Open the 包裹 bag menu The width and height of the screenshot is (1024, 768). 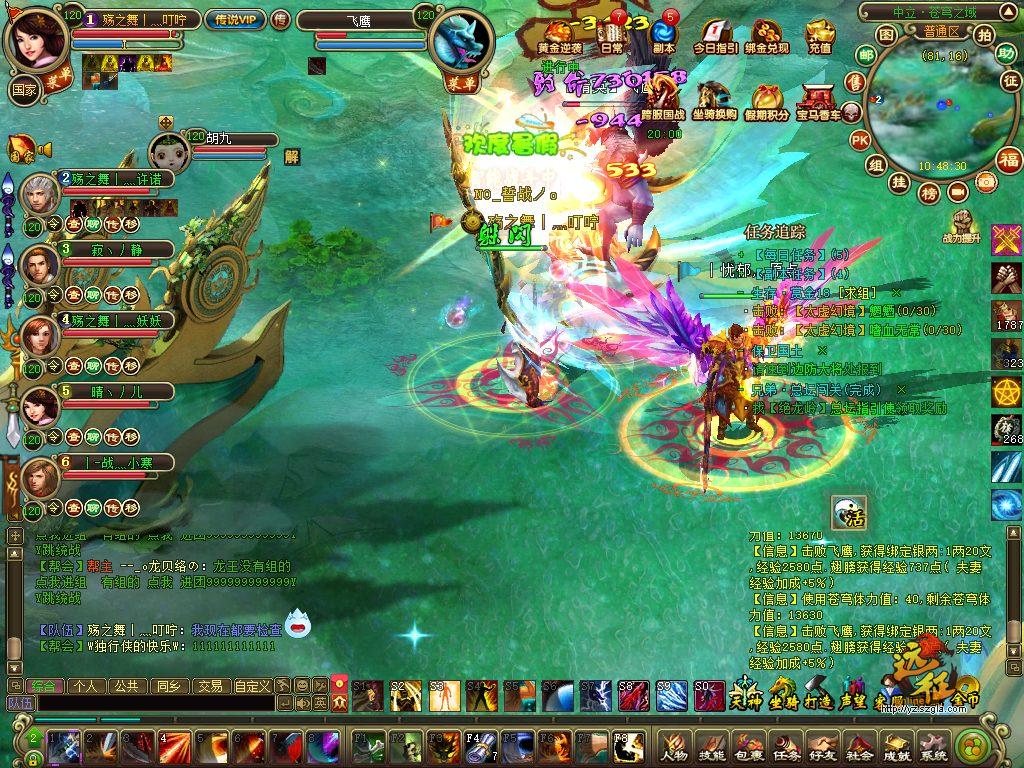751,747
